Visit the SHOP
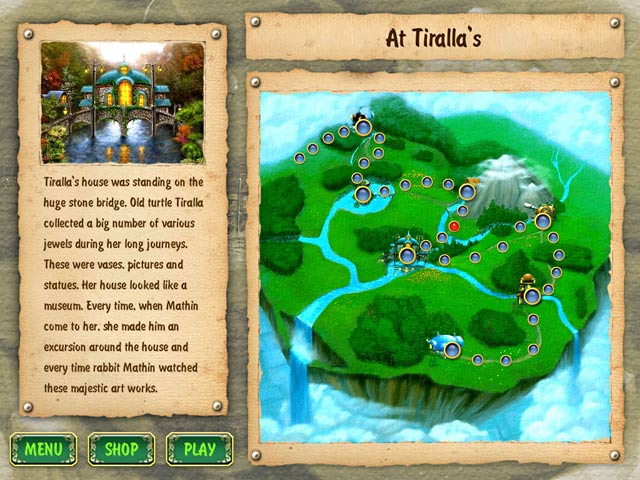The width and height of the screenshot is (640, 480). click(x=121, y=449)
